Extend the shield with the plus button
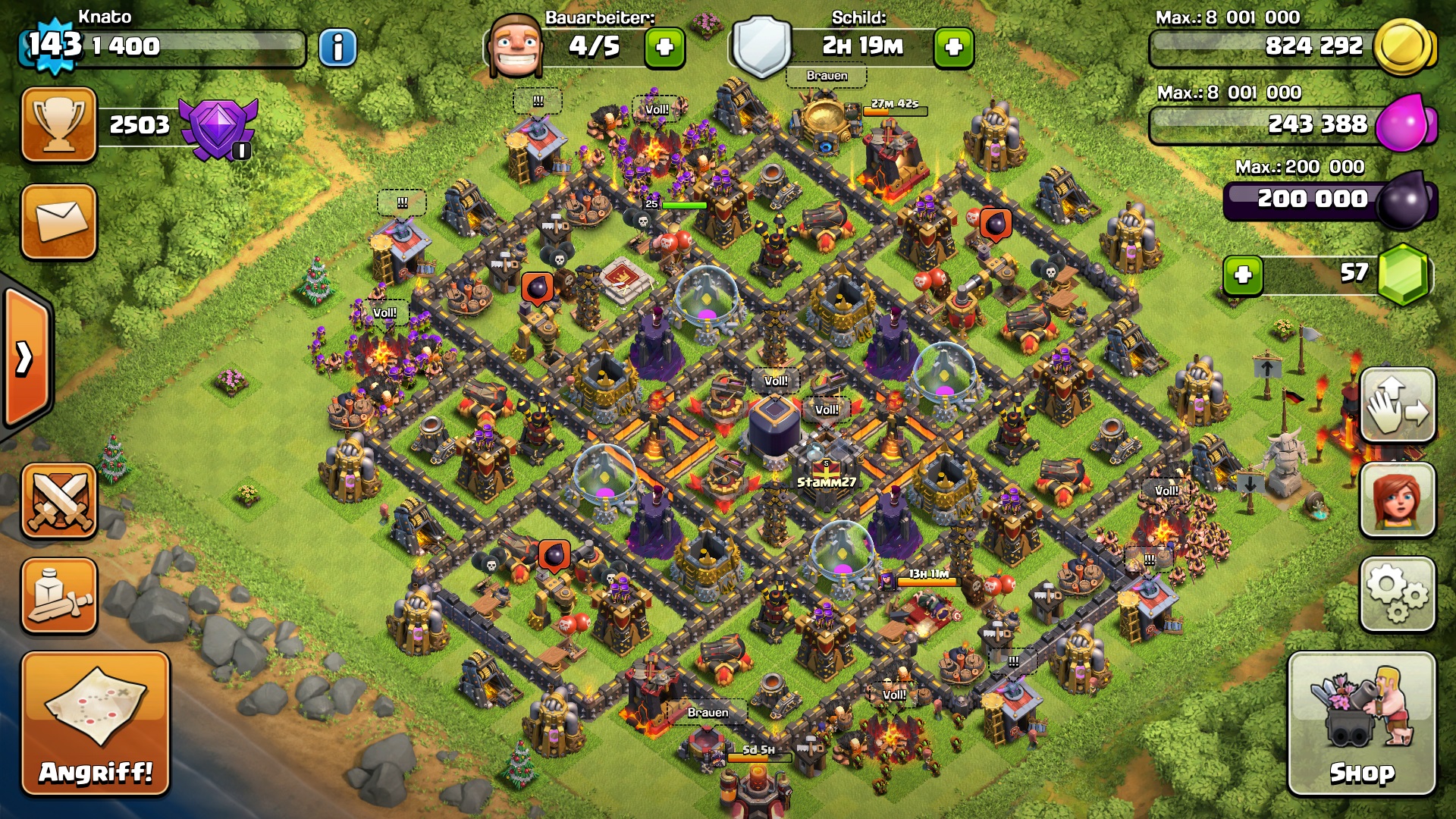 coord(954,48)
